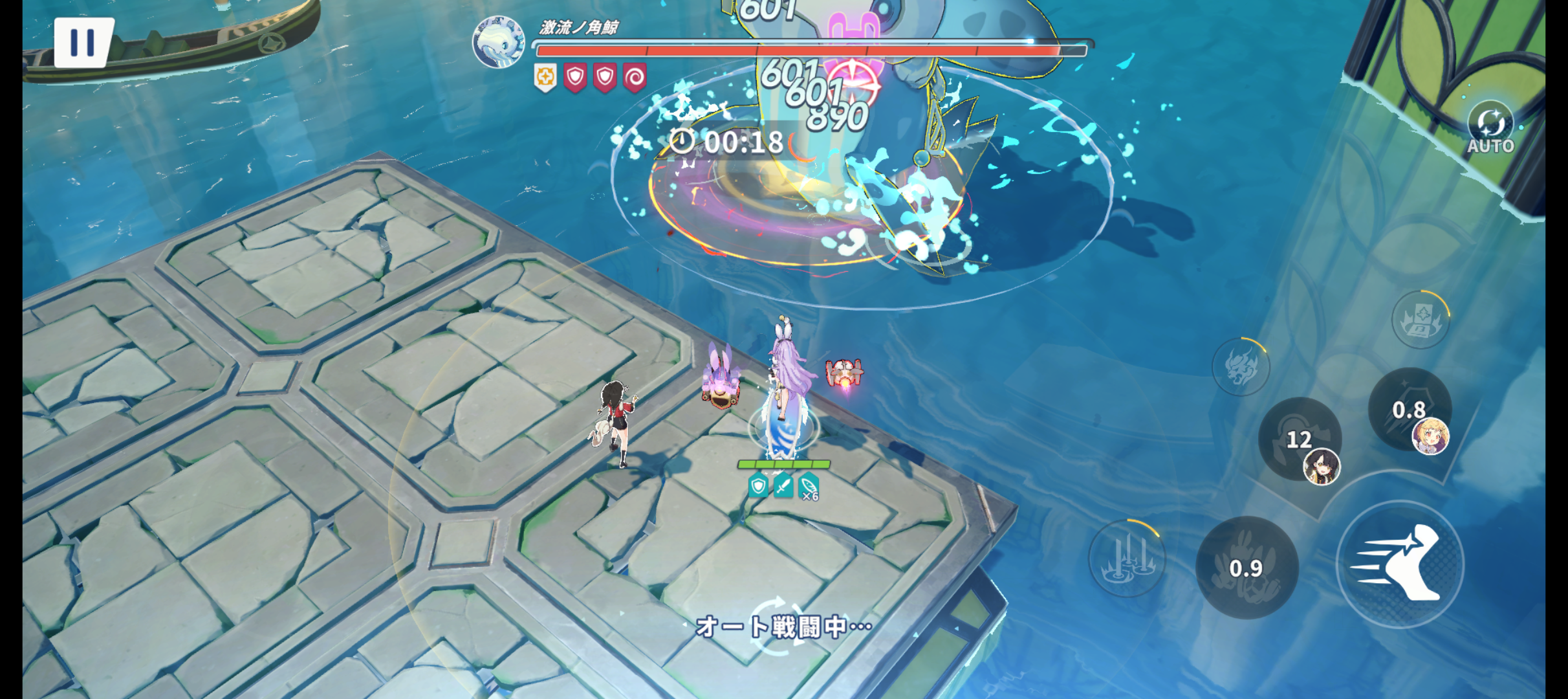Use the blonde support character's skill
Screen dimensions: 1568x699
(1410, 410)
